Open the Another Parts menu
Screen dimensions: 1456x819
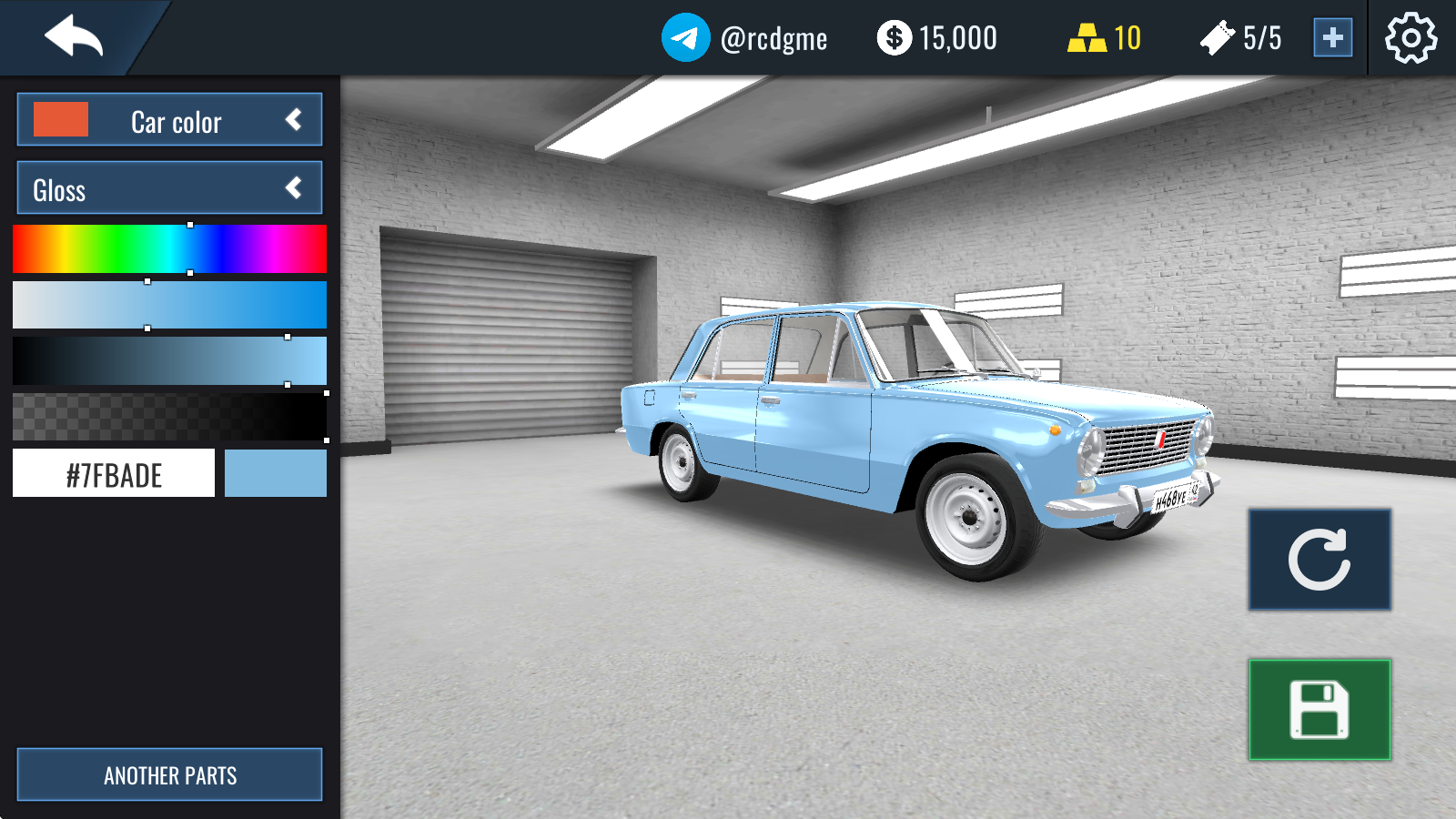(169, 774)
